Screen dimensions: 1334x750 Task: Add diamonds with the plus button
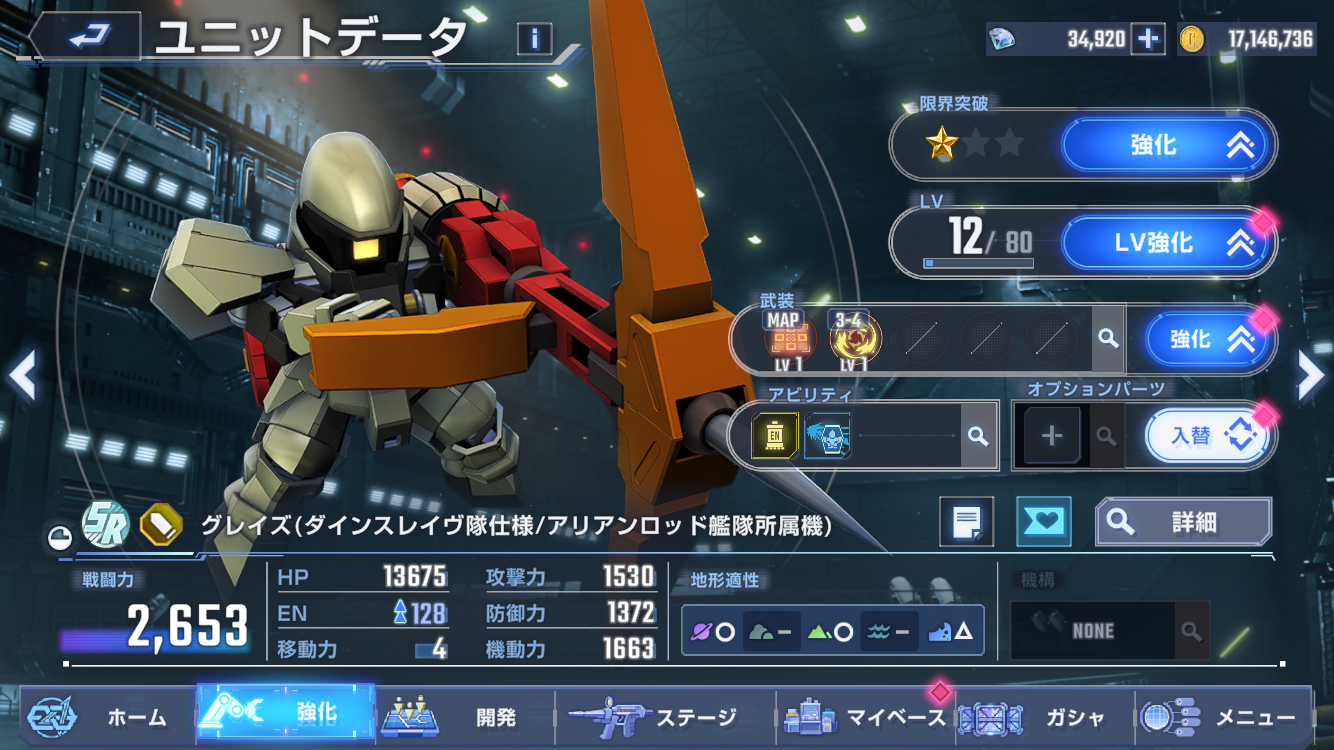[1148, 39]
